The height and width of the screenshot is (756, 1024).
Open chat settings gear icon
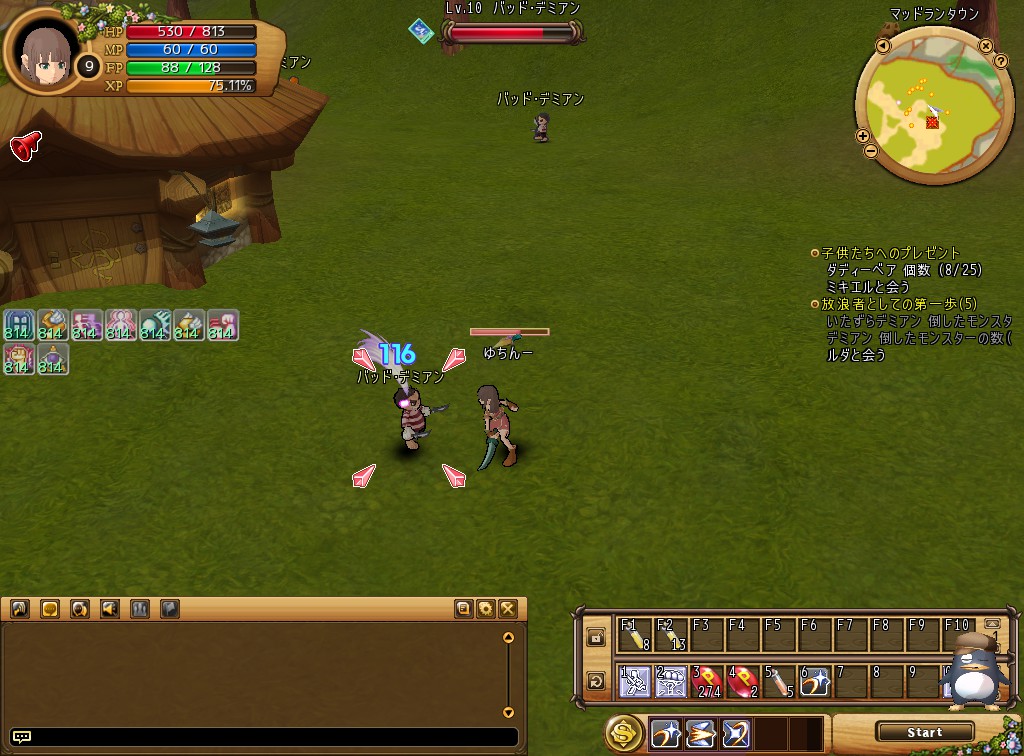pyautogui.click(x=486, y=608)
